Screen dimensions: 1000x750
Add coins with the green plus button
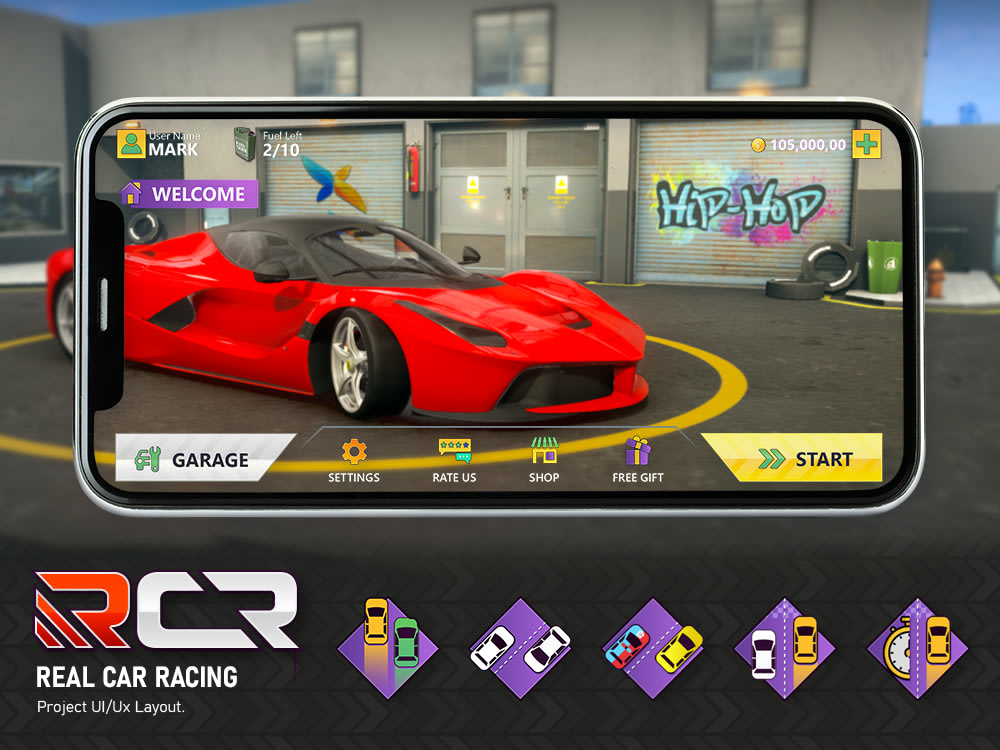coord(866,144)
